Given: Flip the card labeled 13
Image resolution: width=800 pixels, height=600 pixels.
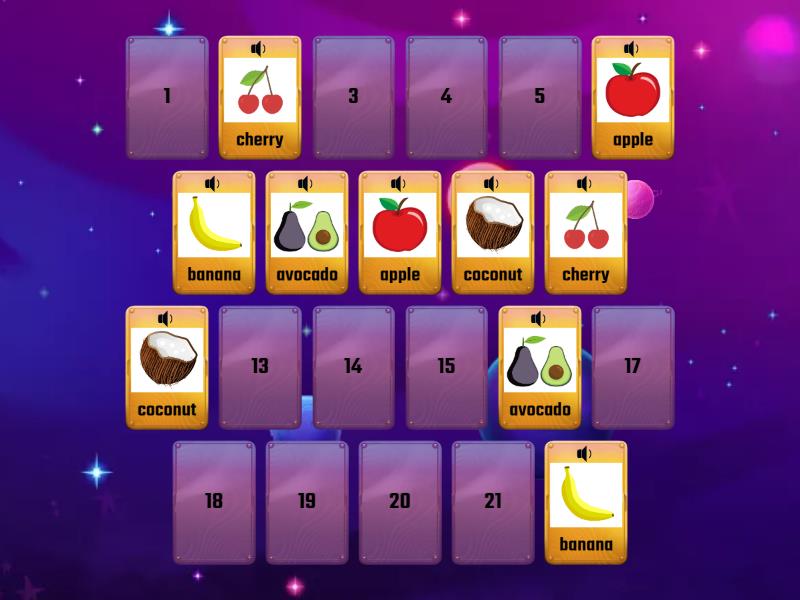Looking at the screenshot, I should [x=260, y=367].
